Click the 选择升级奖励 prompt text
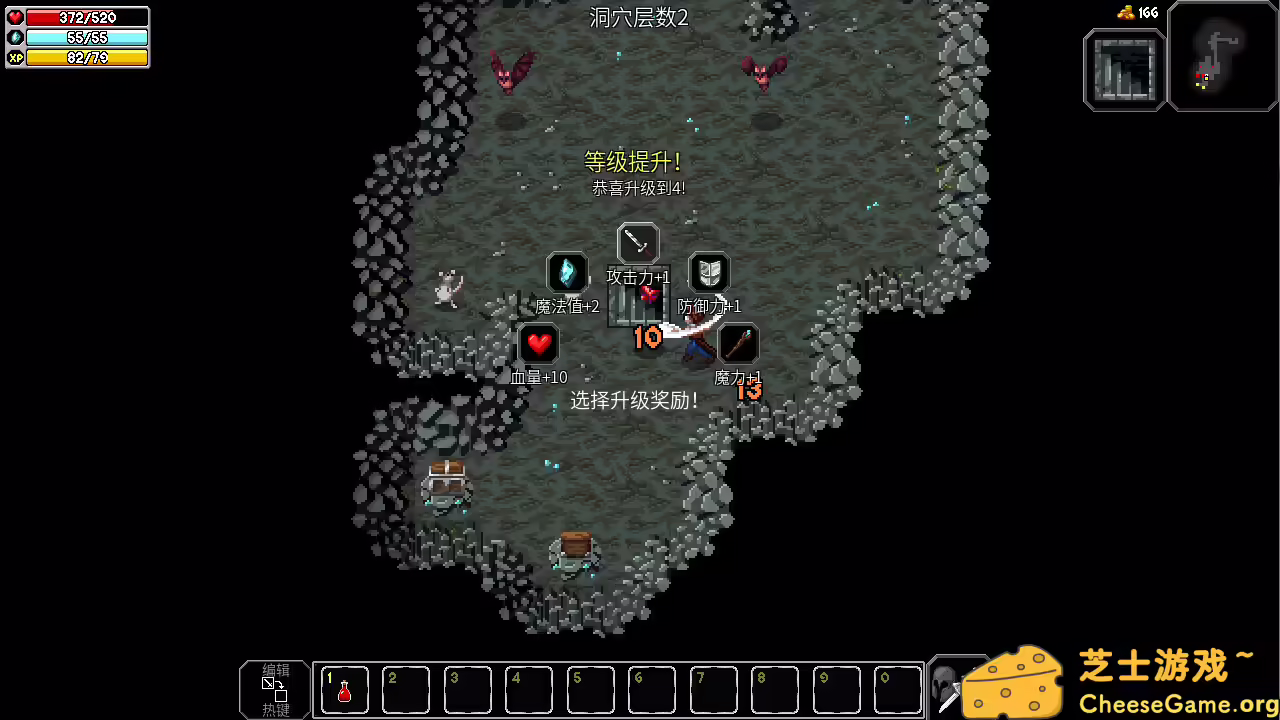1280x720 pixels. click(x=634, y=400)
